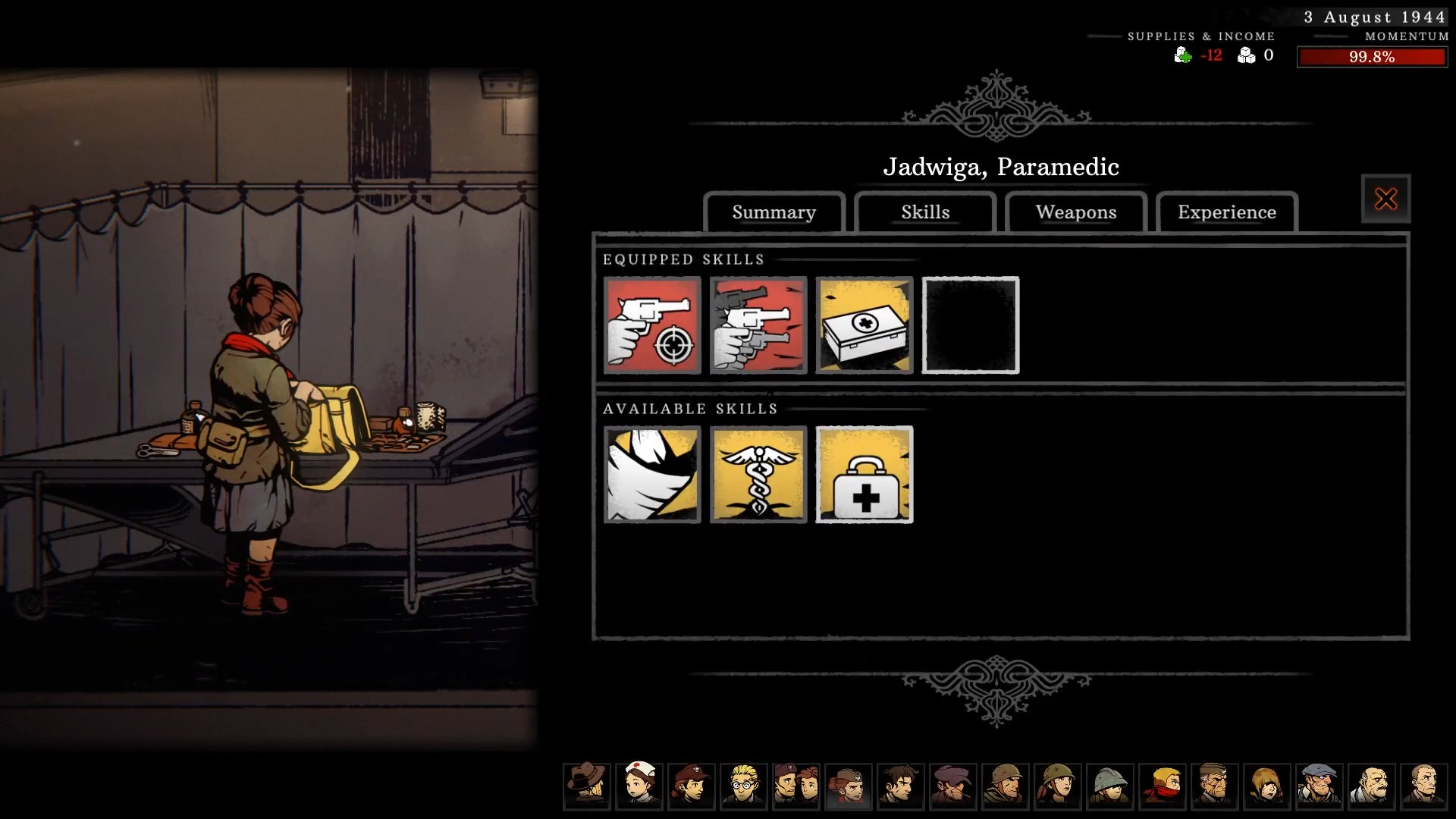Pick the medical bag skill with cross
This screenshot has height=819, width=1456.
(864, 475)
